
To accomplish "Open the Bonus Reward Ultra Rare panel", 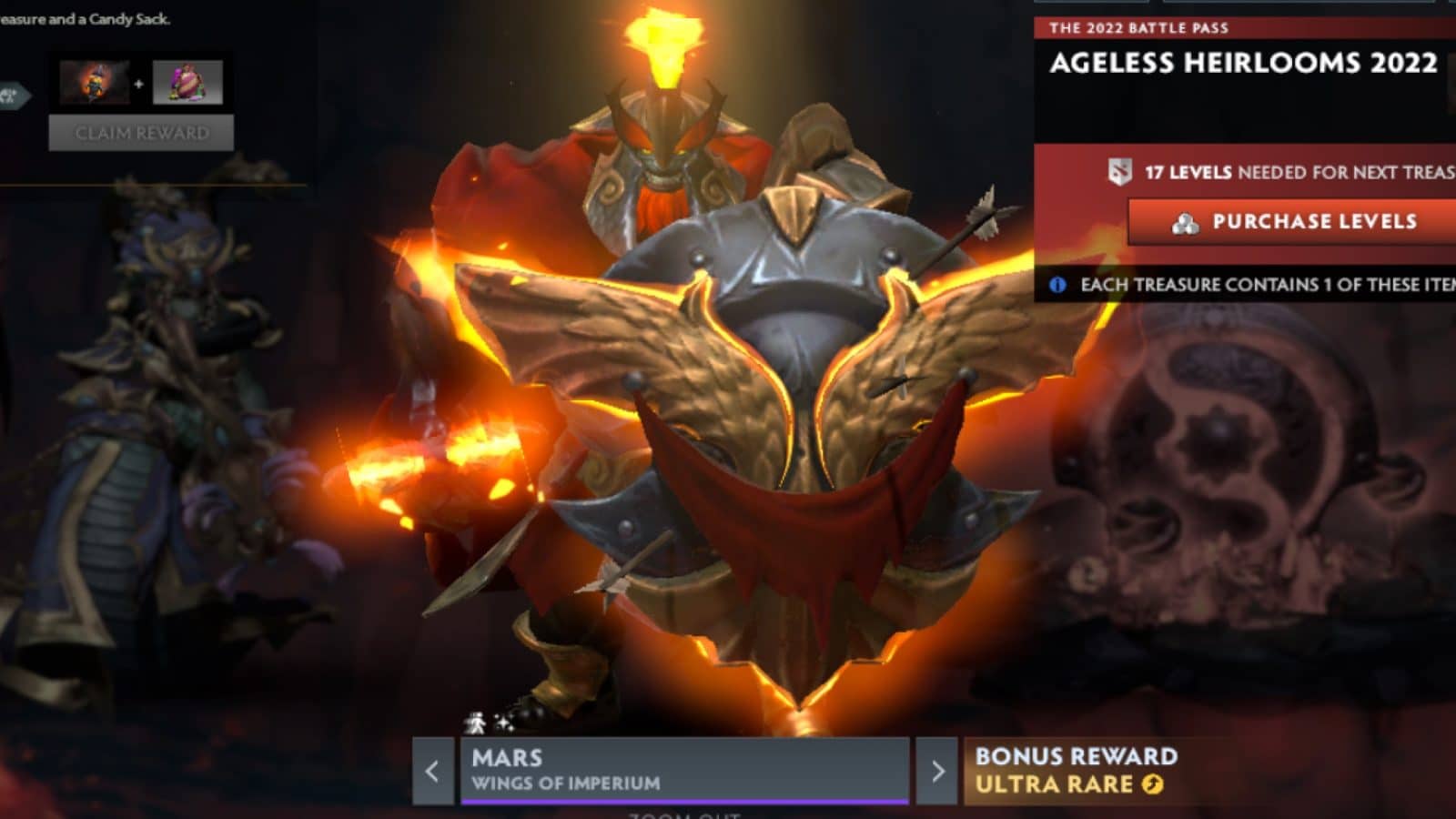I will (1074, 769).
